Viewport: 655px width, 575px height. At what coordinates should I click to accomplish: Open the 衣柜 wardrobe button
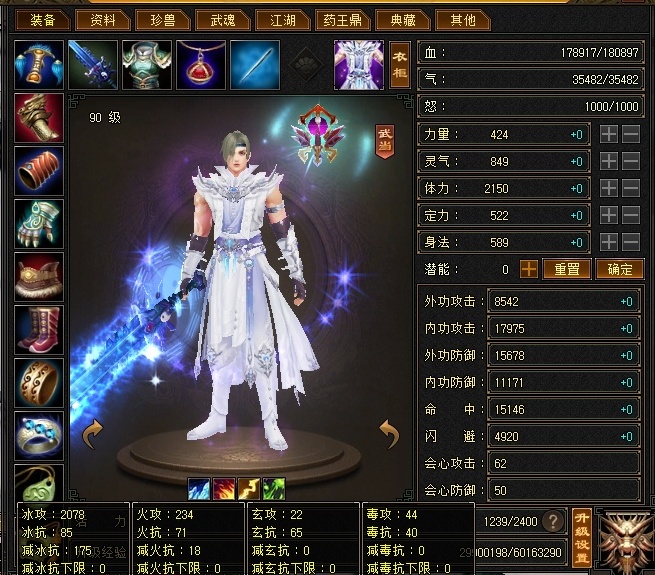pyautogui.click(x=400, y=65)
